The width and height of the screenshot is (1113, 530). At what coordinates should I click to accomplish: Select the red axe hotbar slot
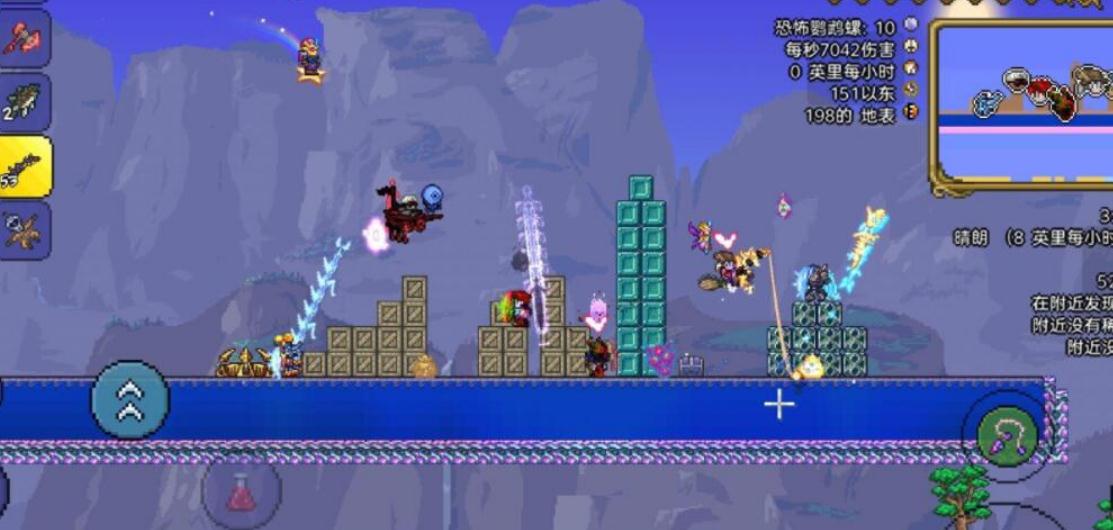(x=22, y=36)
